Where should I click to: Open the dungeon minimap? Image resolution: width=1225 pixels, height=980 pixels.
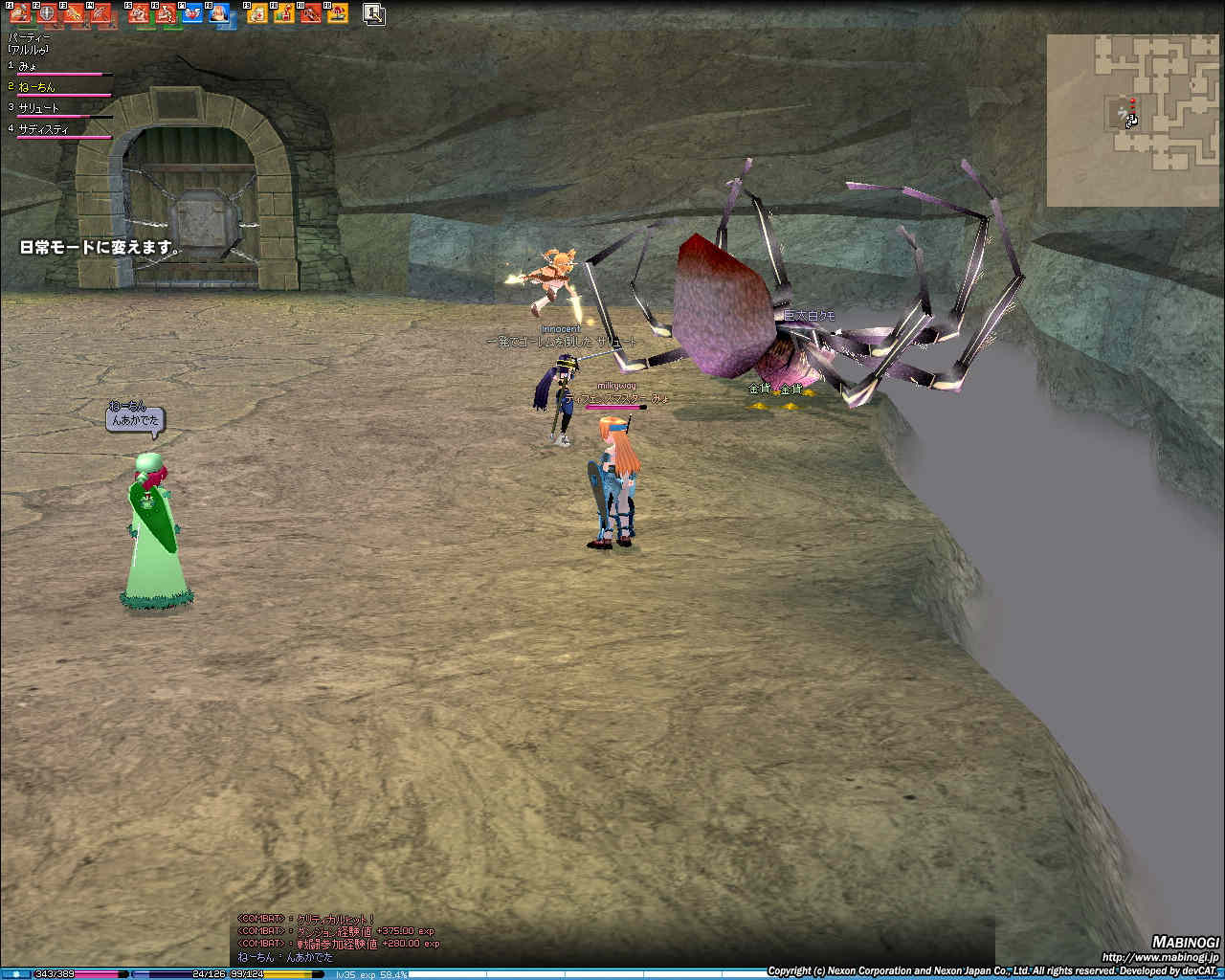pos(1133,120)
